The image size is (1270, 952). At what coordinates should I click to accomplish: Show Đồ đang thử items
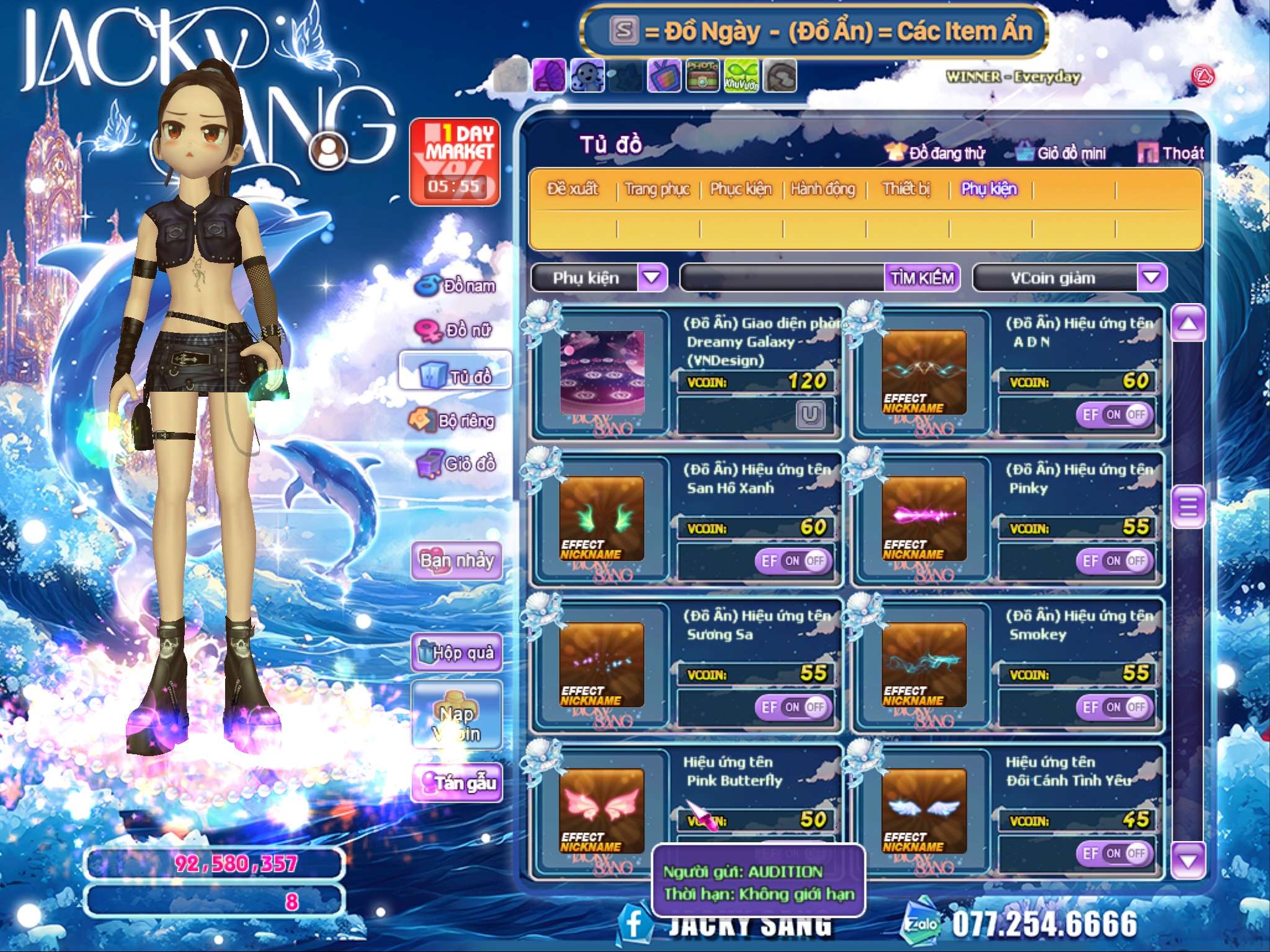936,153
